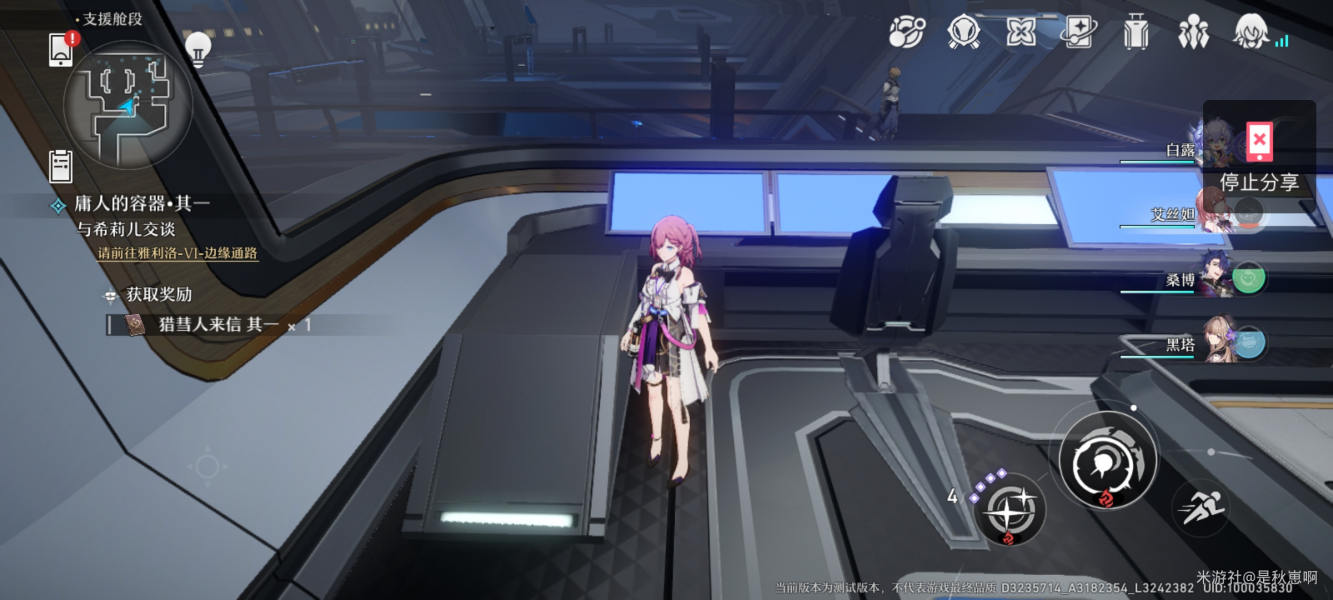1333x600 pixels.
Task: Open the phone menu with red alert
Action: [61, 48]
